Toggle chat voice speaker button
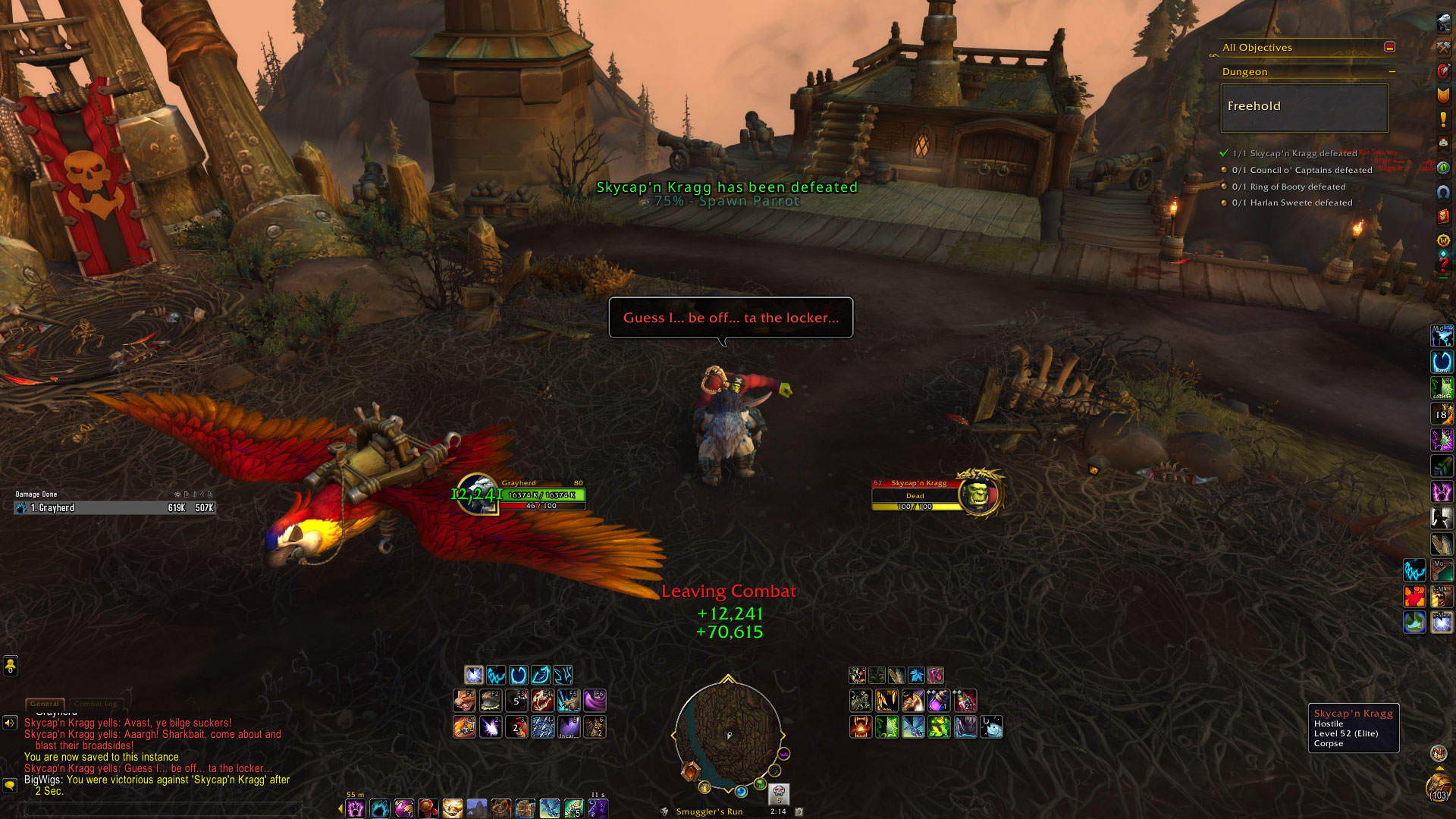This screenshot has height=819, width=1456. [x=10, y=723]
